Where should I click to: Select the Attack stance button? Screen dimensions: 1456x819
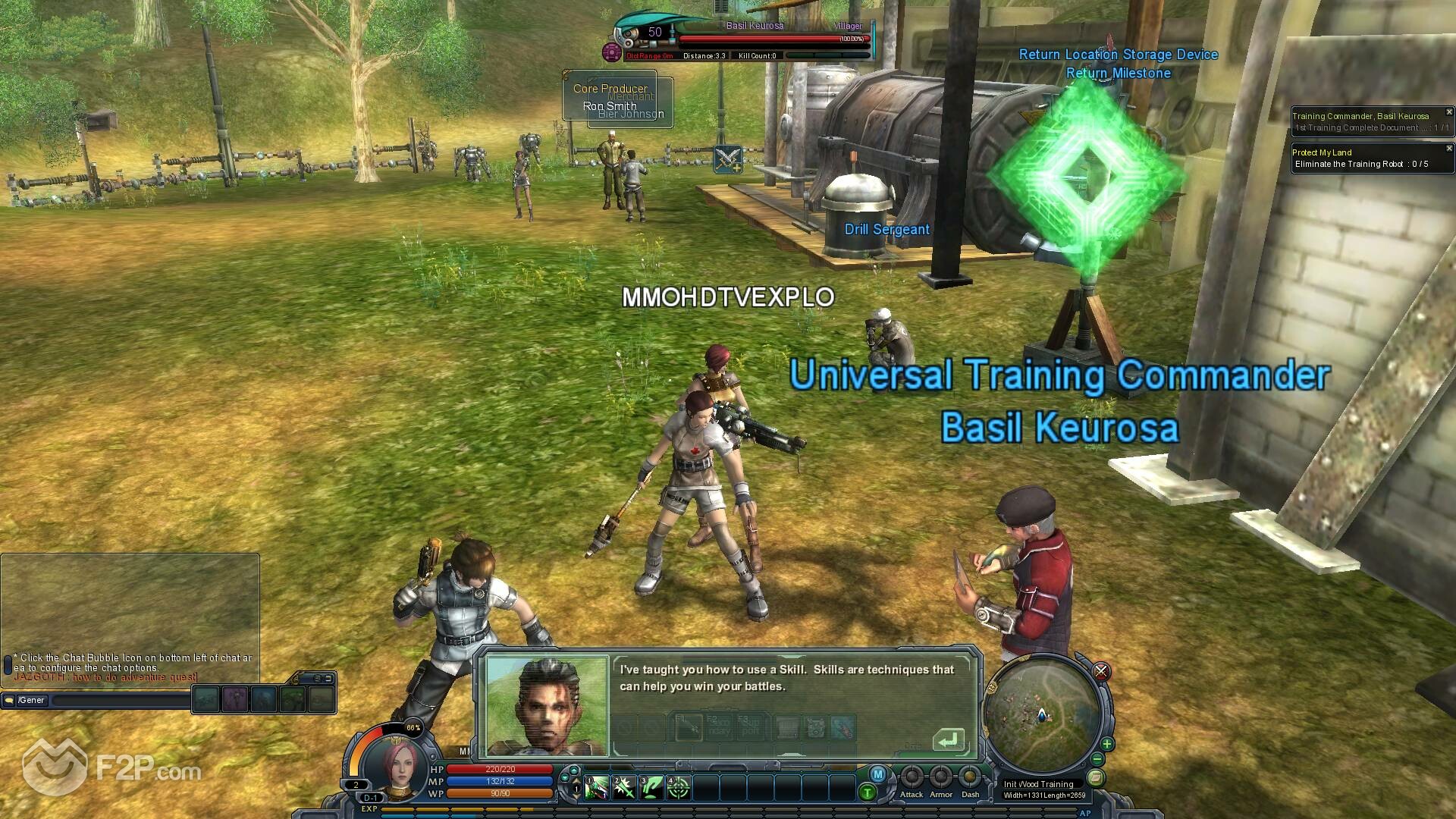(912, 778)
